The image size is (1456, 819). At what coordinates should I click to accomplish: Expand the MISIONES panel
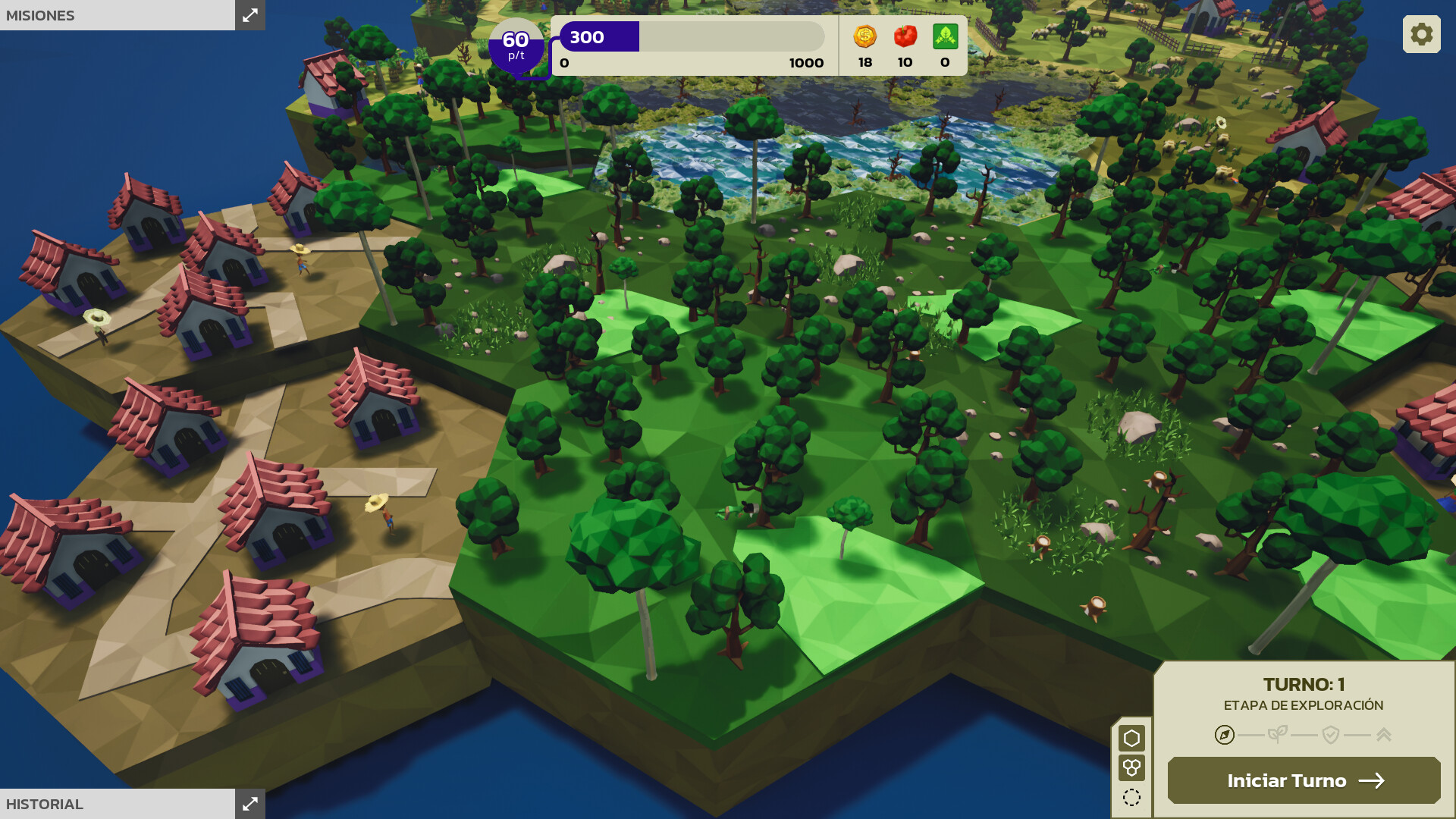(x=250, y=15)
